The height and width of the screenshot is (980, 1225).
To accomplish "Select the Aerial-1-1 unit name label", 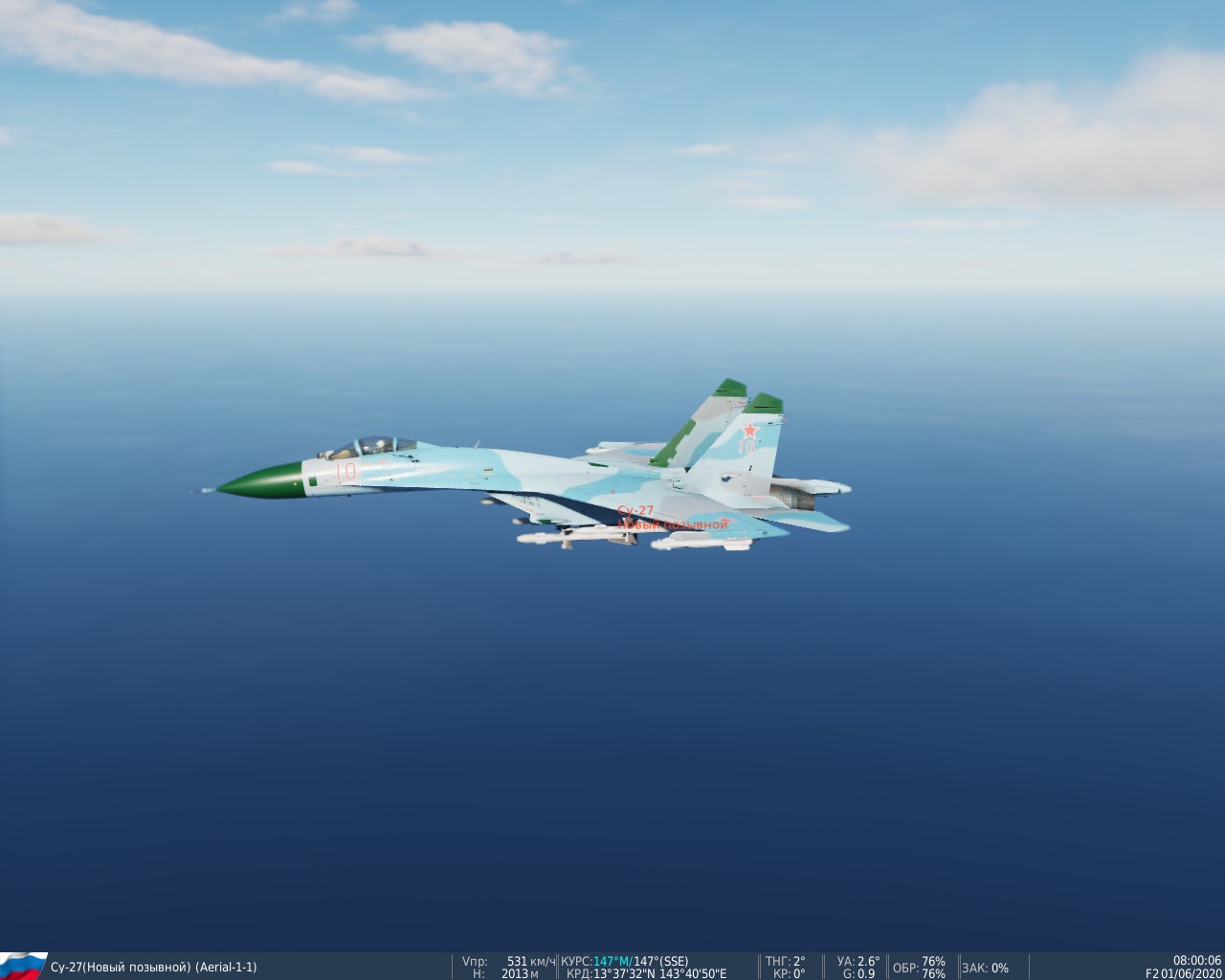I will click(x=227, y=965).
